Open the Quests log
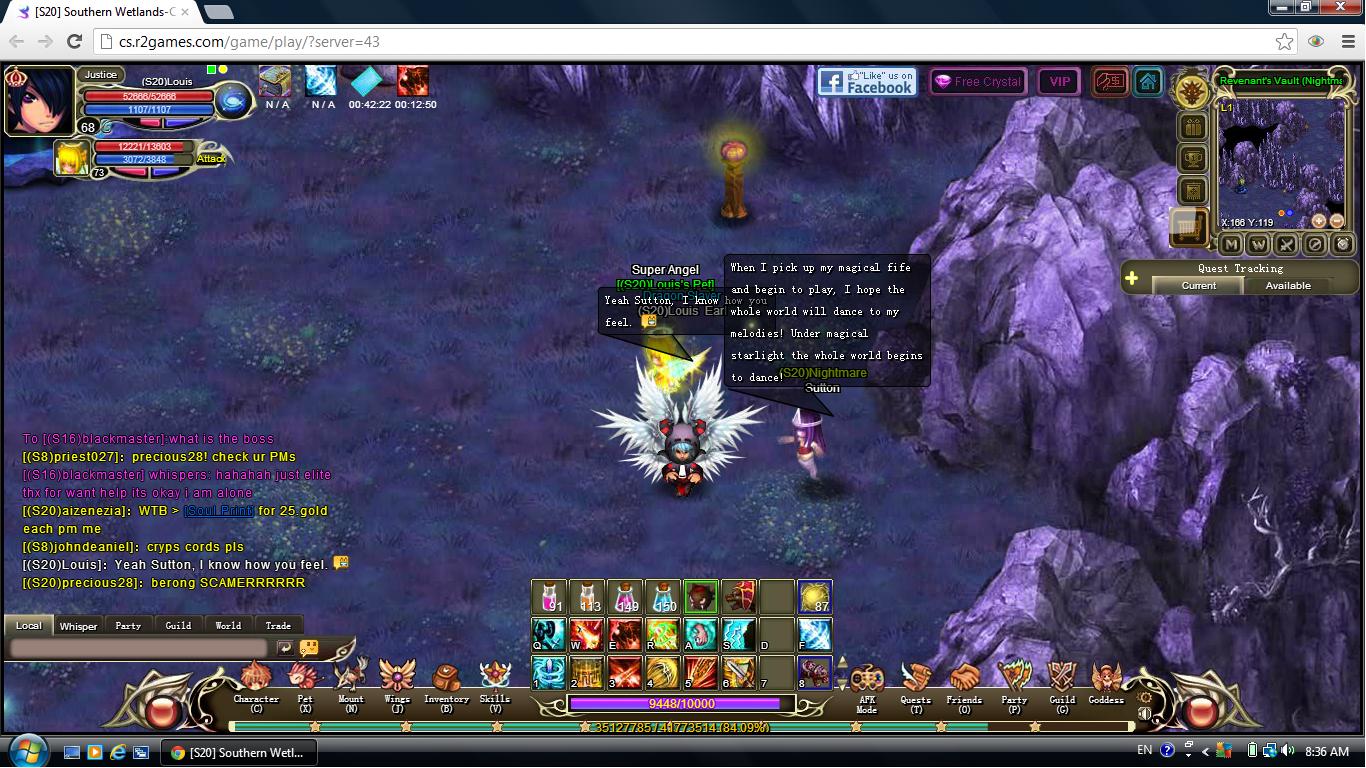This screenshot has height=768, width=1366. click(915, 683)
